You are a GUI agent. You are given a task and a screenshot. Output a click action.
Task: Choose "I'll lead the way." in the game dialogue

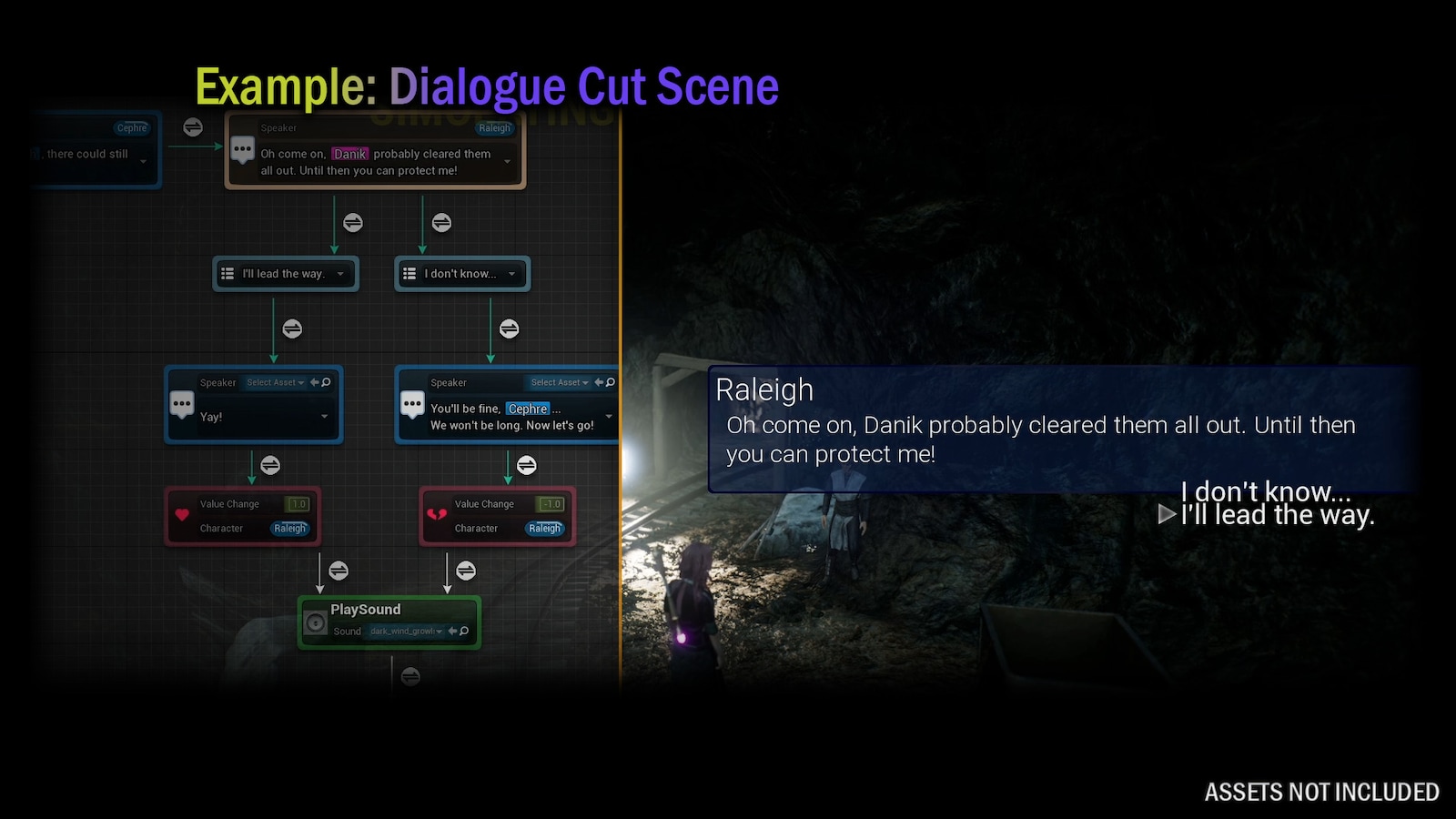(x=1278, y=514)
